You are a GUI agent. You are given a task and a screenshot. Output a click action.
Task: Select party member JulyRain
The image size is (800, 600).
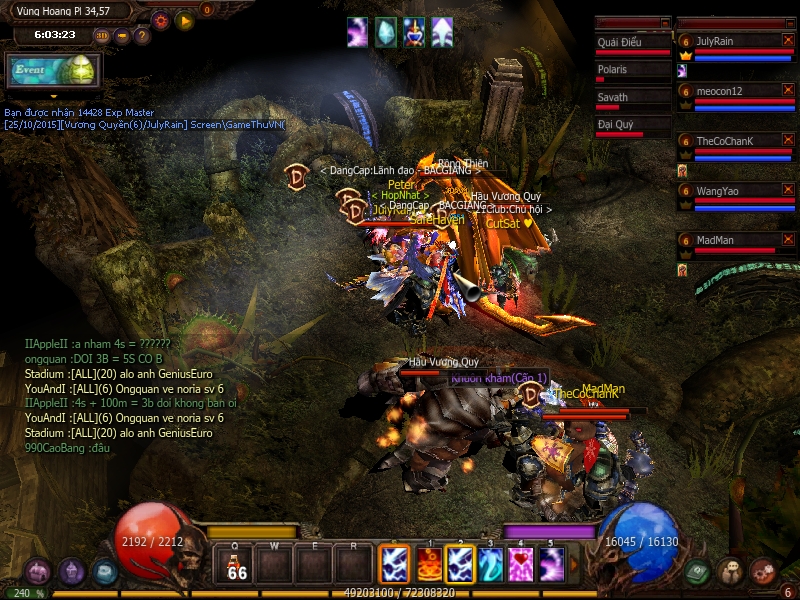[x=728, y=41]
